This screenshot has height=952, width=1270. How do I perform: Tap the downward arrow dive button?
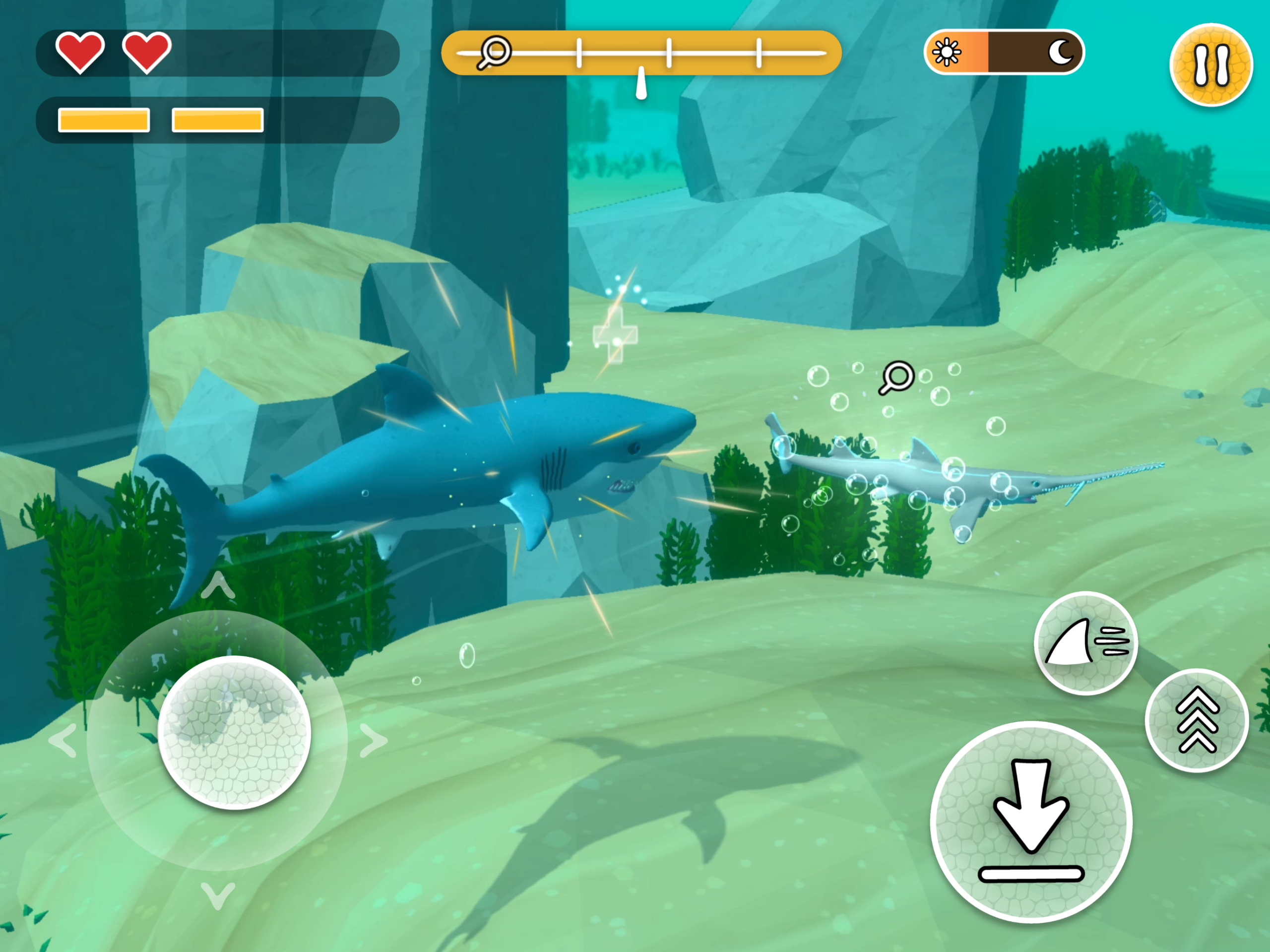point(1031,821)
